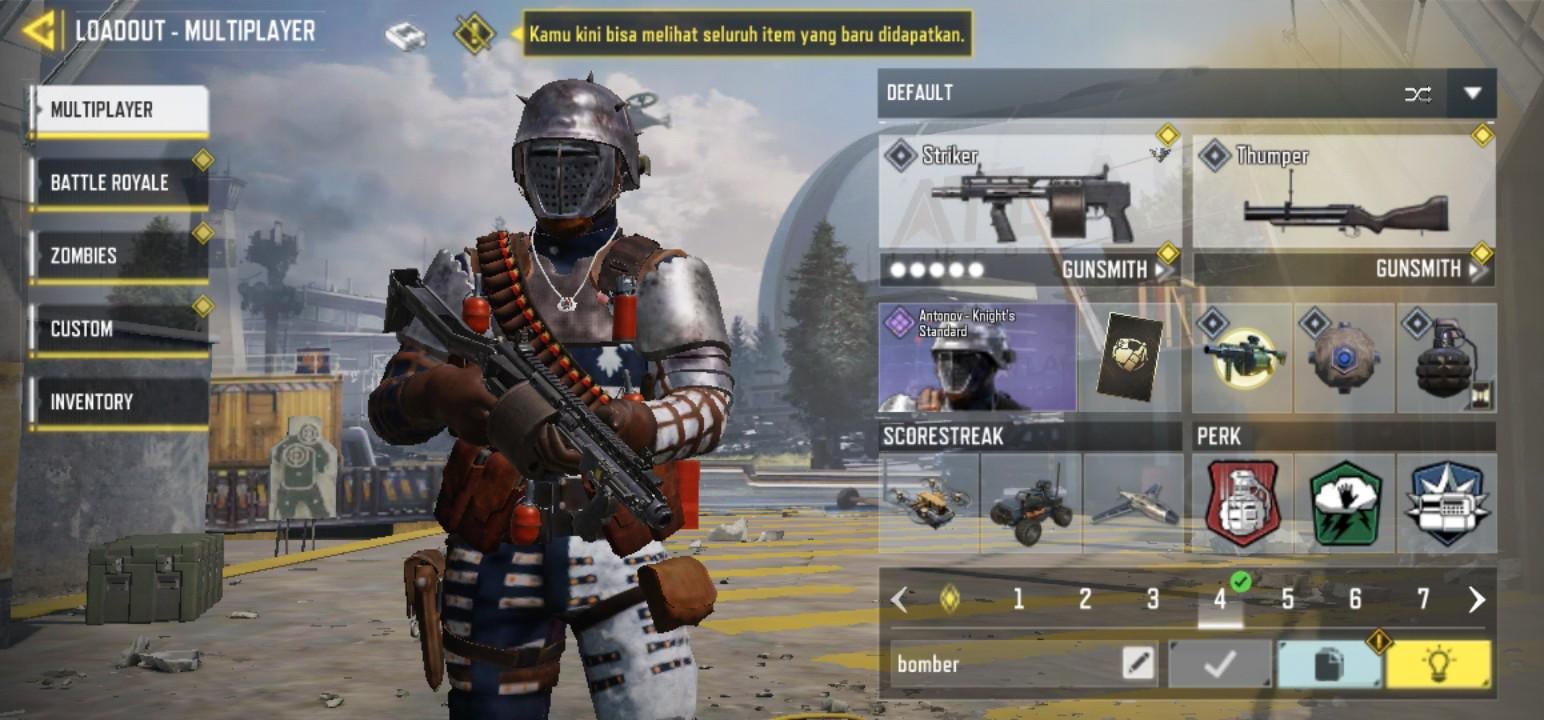Open the Inventory tab
The width and height of the screenshot is (1544, 720).
(x=118, y=402)
